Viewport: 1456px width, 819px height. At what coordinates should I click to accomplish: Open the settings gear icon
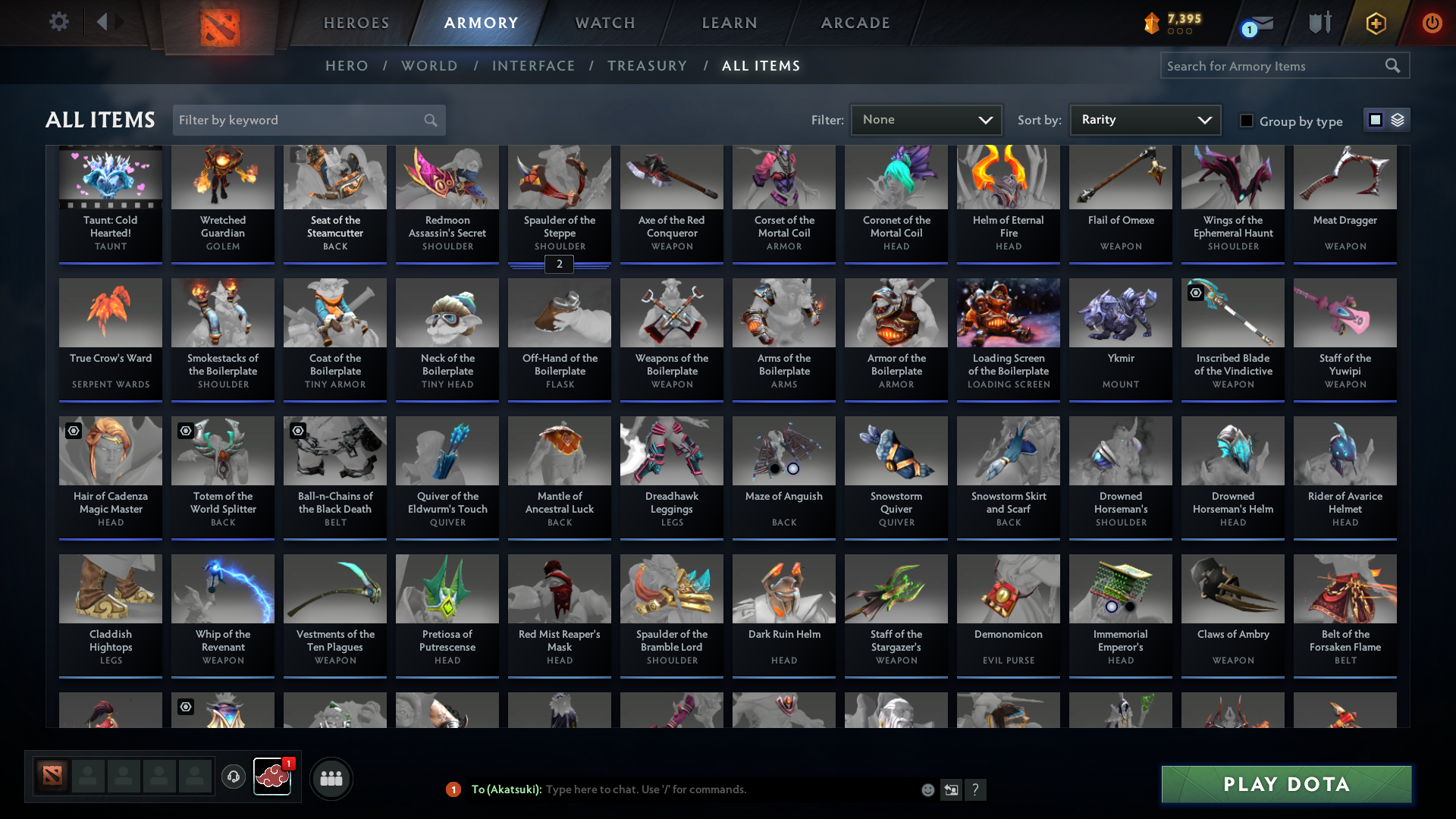pyautogui.click(x=59, y=23)
